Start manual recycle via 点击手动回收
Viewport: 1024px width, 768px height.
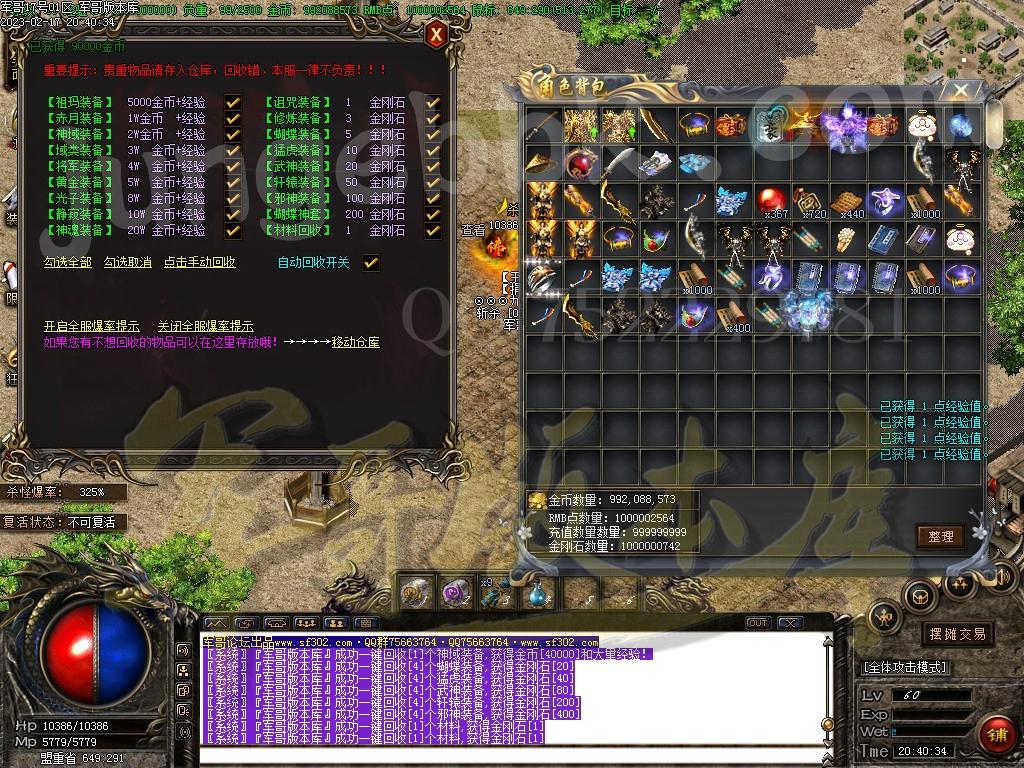click(x=200, y=263)
